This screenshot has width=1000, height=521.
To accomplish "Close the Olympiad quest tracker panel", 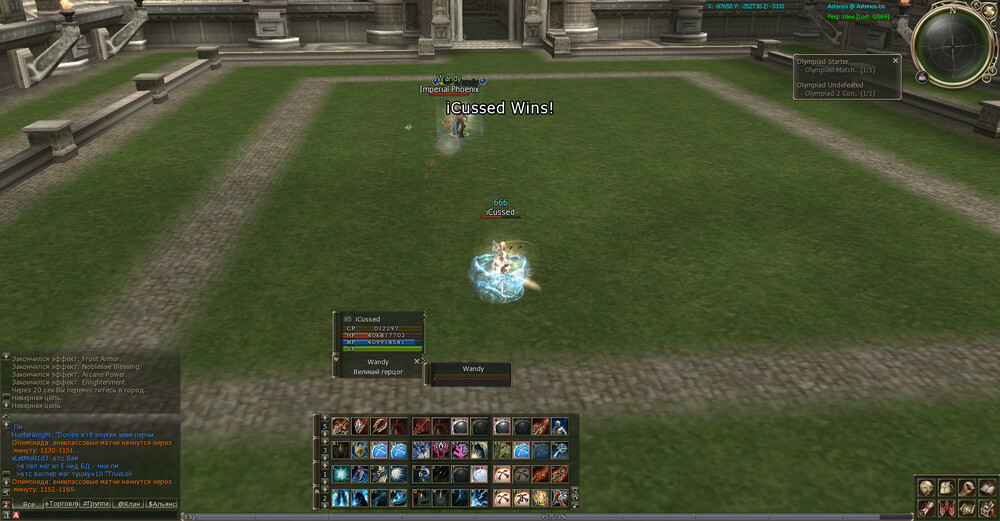I will pos(895,60).
